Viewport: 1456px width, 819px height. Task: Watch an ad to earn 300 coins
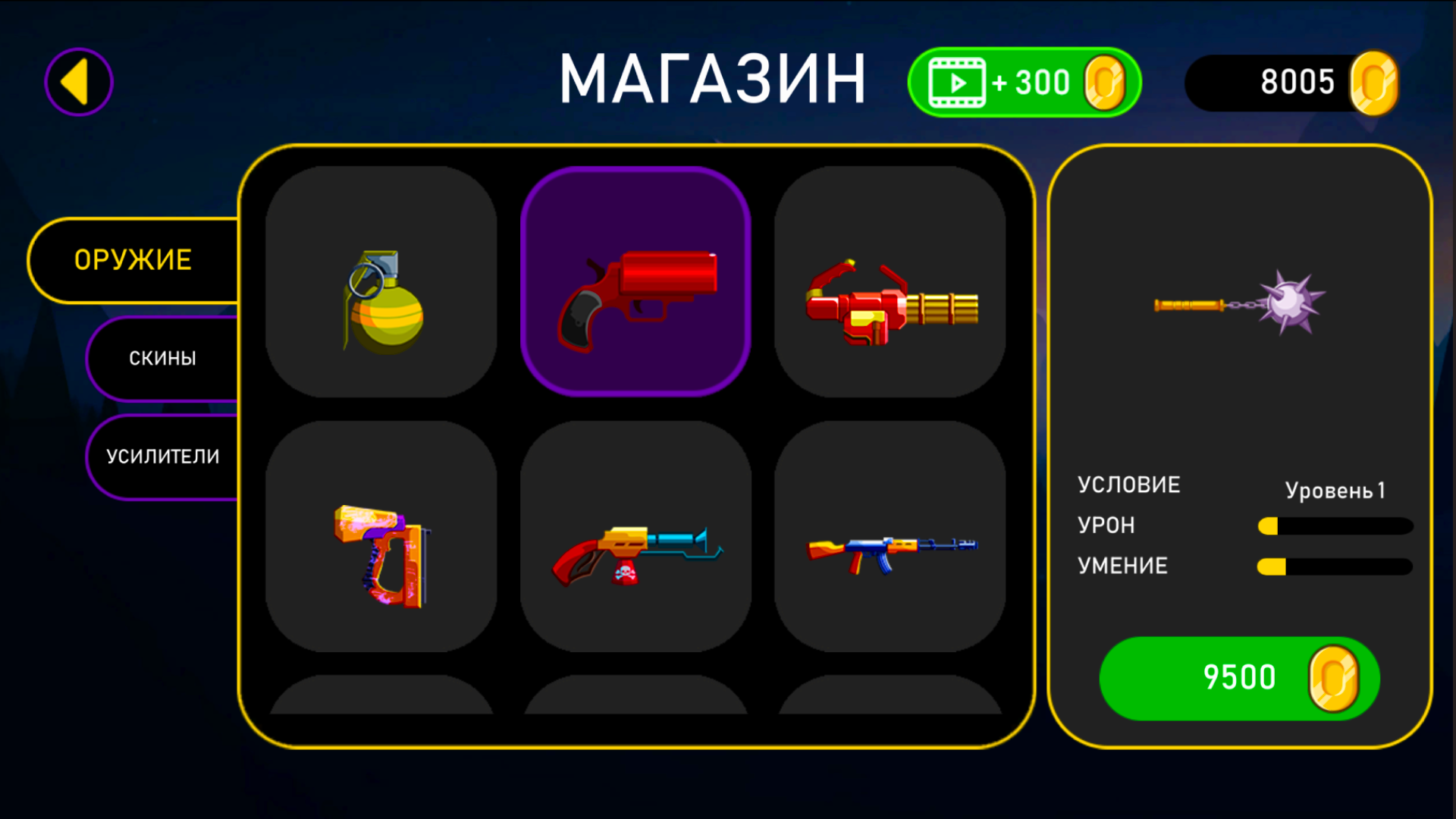pyautogui.click(x=1024, y=81)
